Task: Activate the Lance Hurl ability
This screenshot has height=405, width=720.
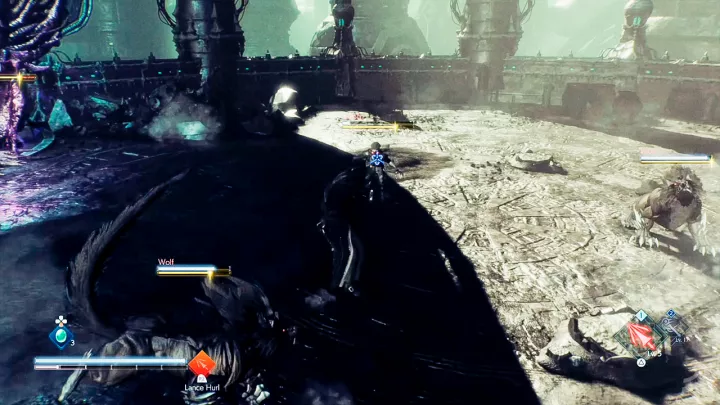Action: point(202,364)
